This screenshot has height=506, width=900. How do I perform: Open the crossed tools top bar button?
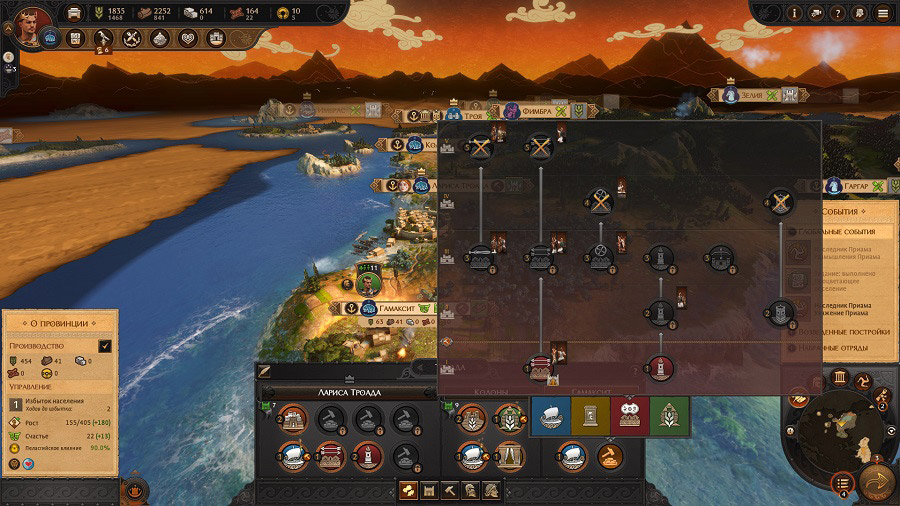(132, 39)
